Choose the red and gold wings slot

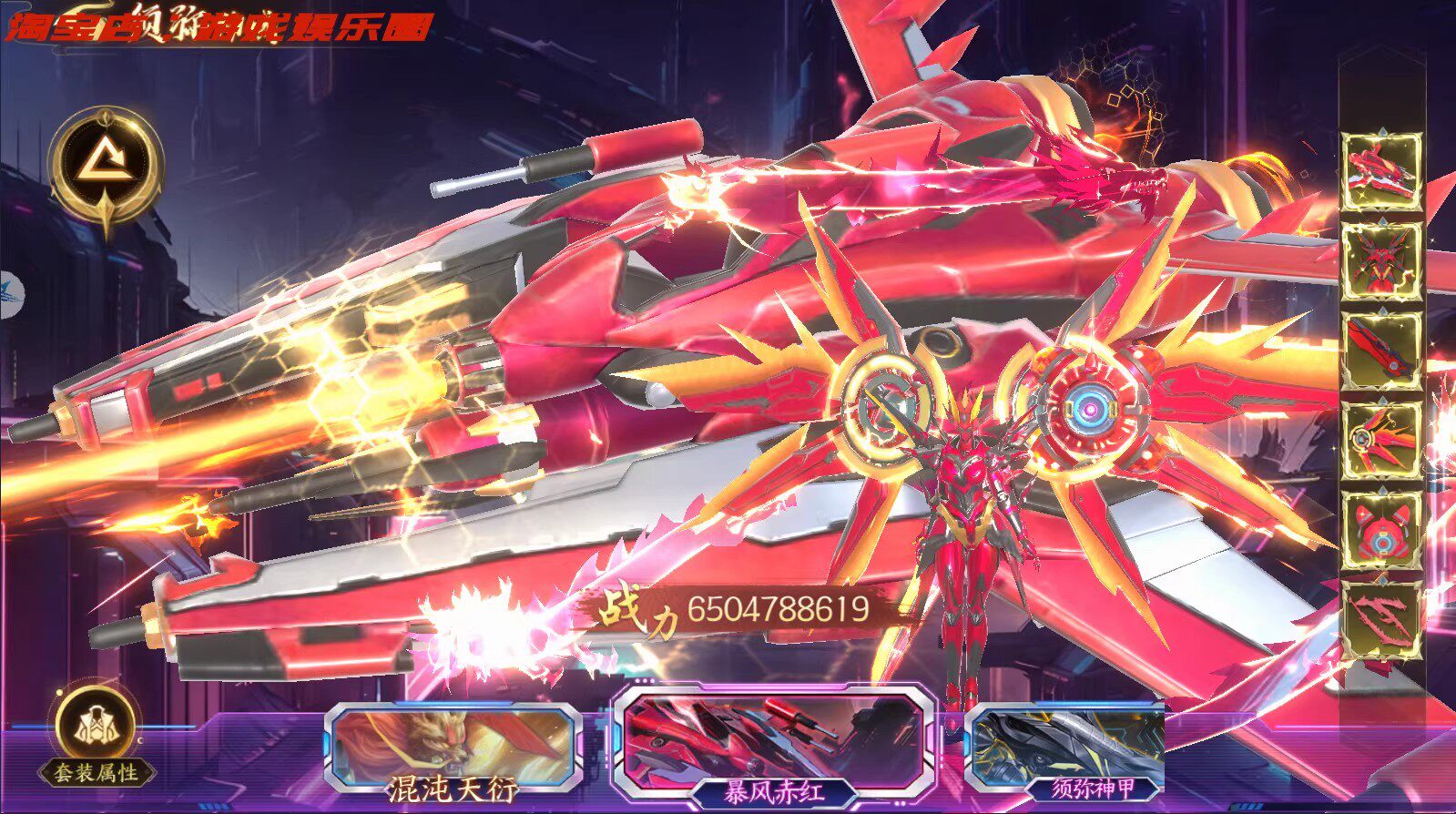point(1382,442)
